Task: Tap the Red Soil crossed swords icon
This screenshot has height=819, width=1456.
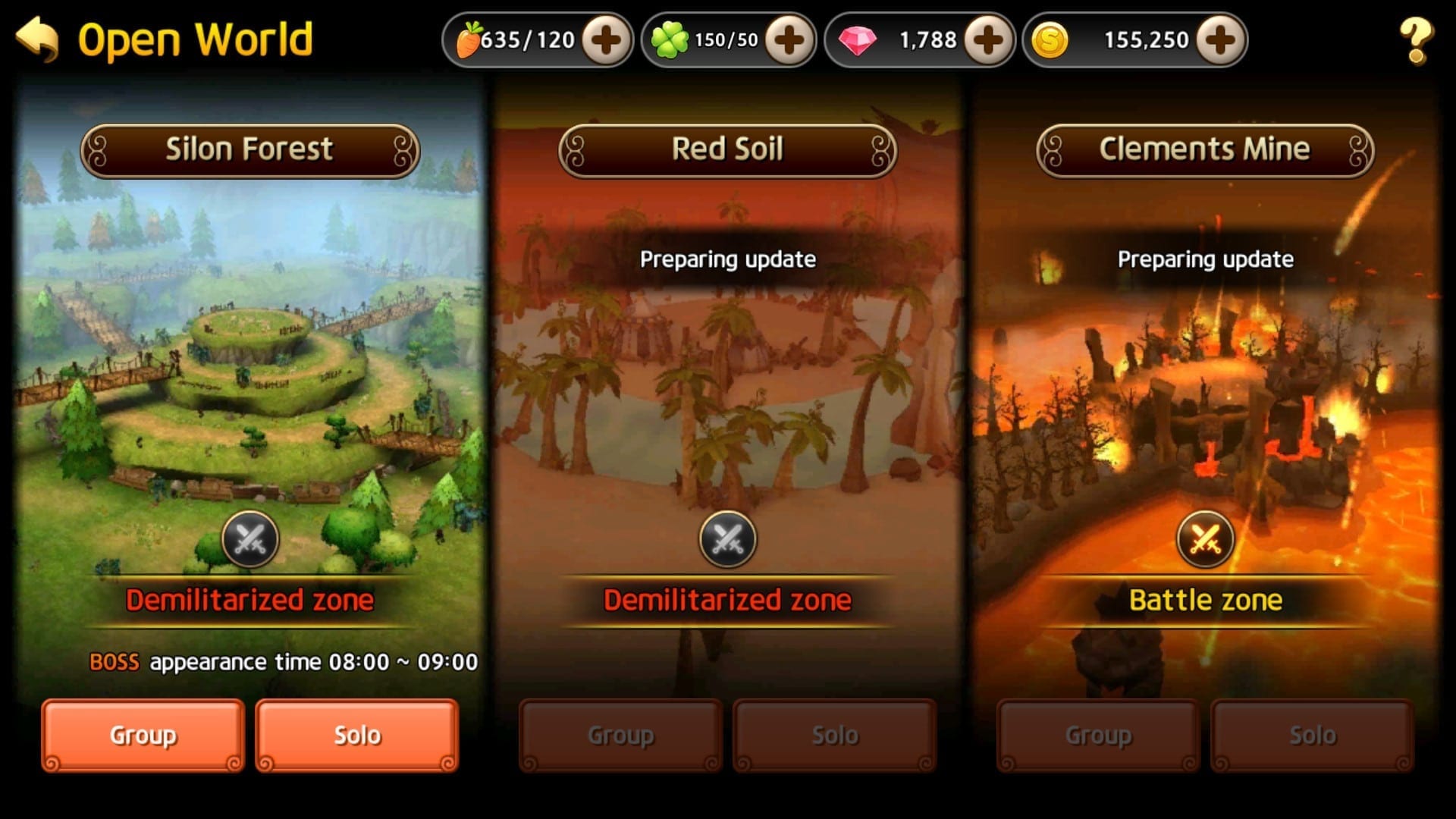Action: pos(727,540)
